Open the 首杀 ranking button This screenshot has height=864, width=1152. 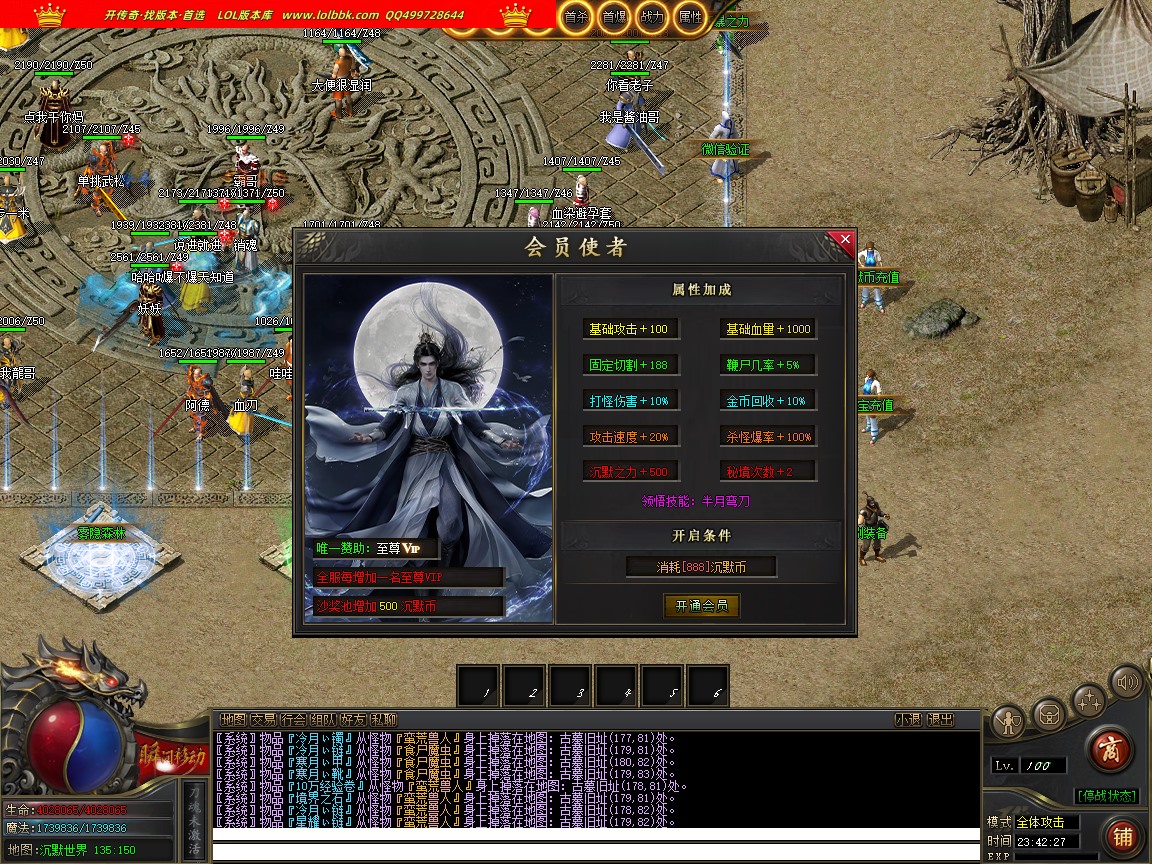pos(575,17)
